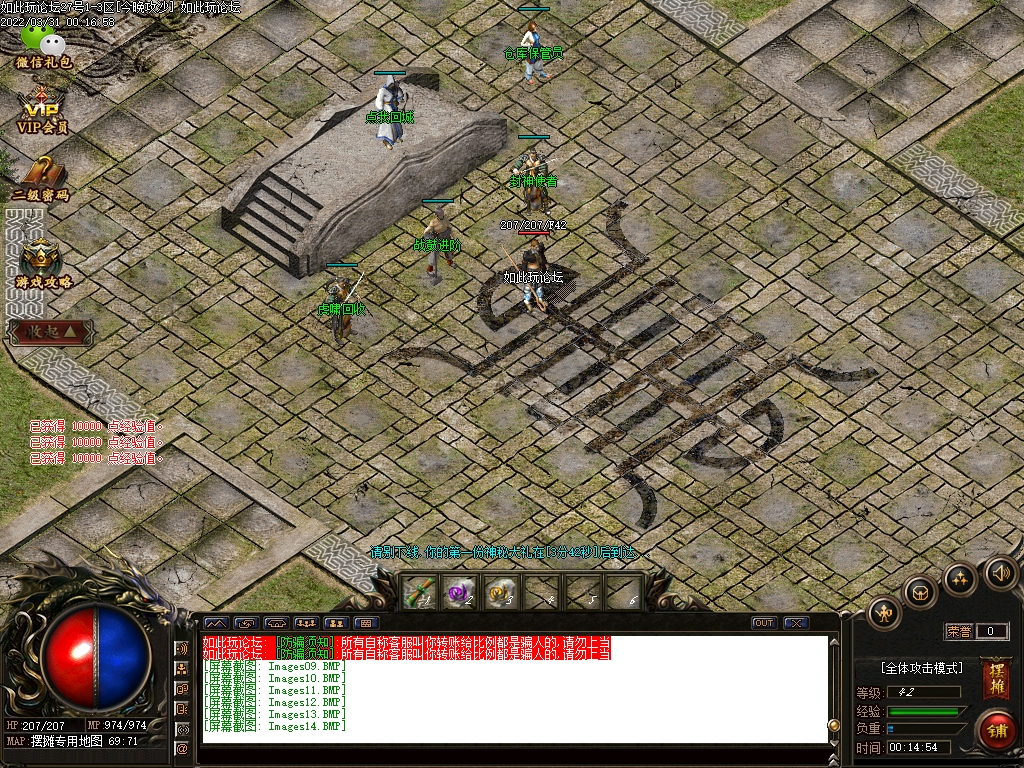Screen dimensions: 1024x768
Task: Switch the 全体攻击模式 attack mode label
Action: [921, 667]
